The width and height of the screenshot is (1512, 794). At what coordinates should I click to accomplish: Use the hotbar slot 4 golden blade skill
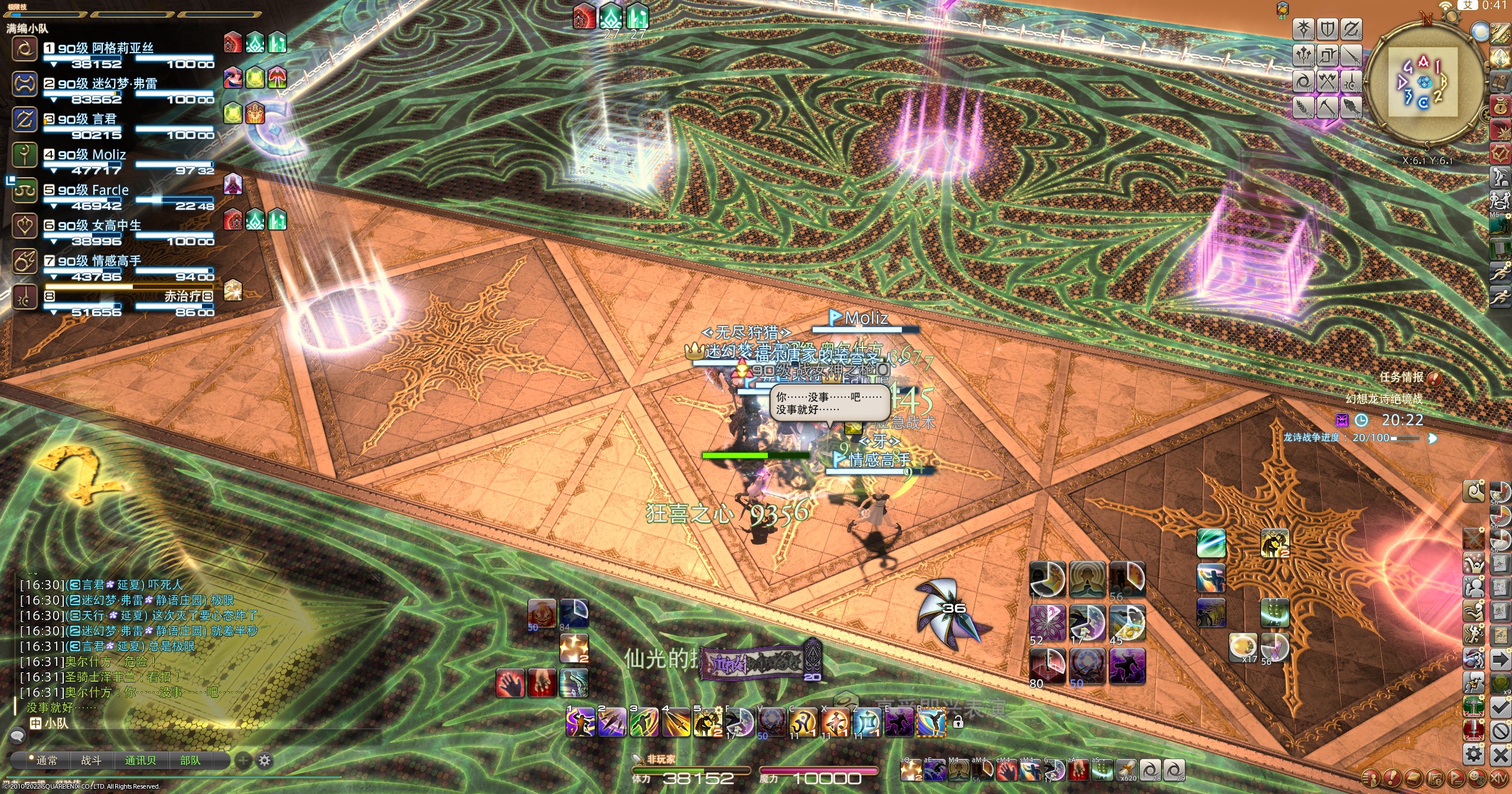point(676,722)
